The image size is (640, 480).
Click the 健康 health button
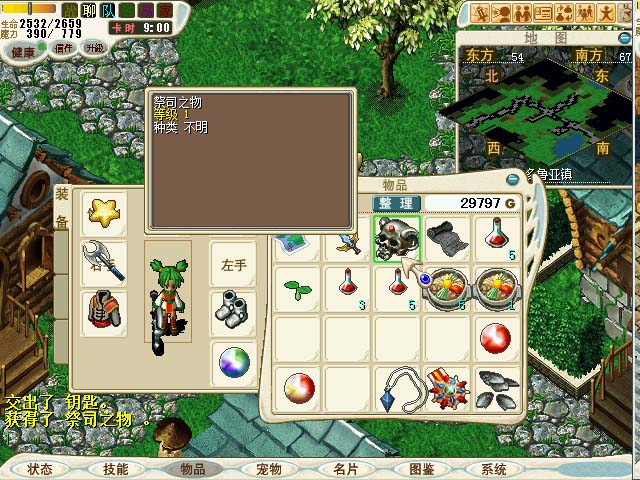click(23, 50)
